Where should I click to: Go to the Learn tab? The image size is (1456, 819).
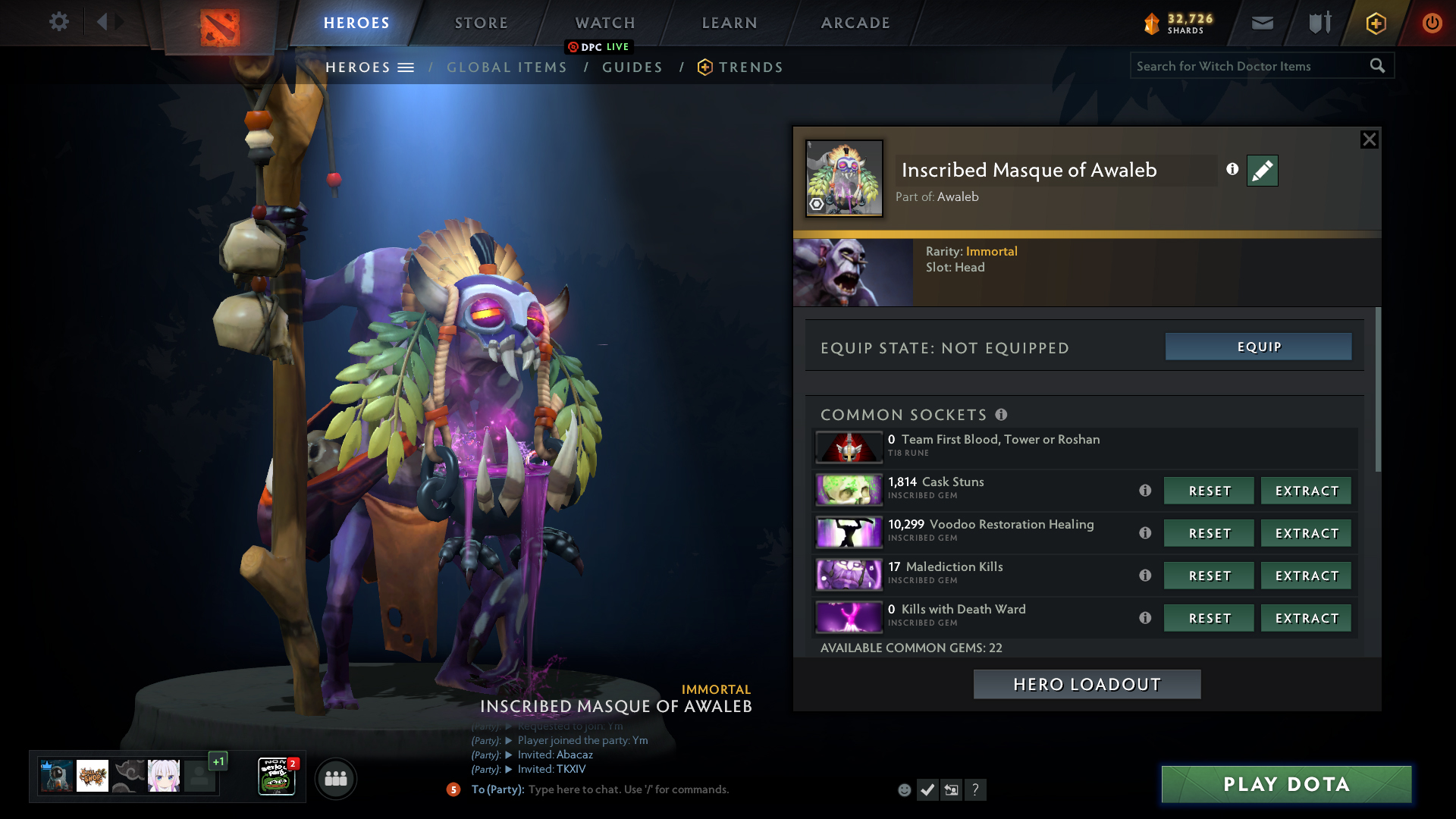tap(729, 23)
